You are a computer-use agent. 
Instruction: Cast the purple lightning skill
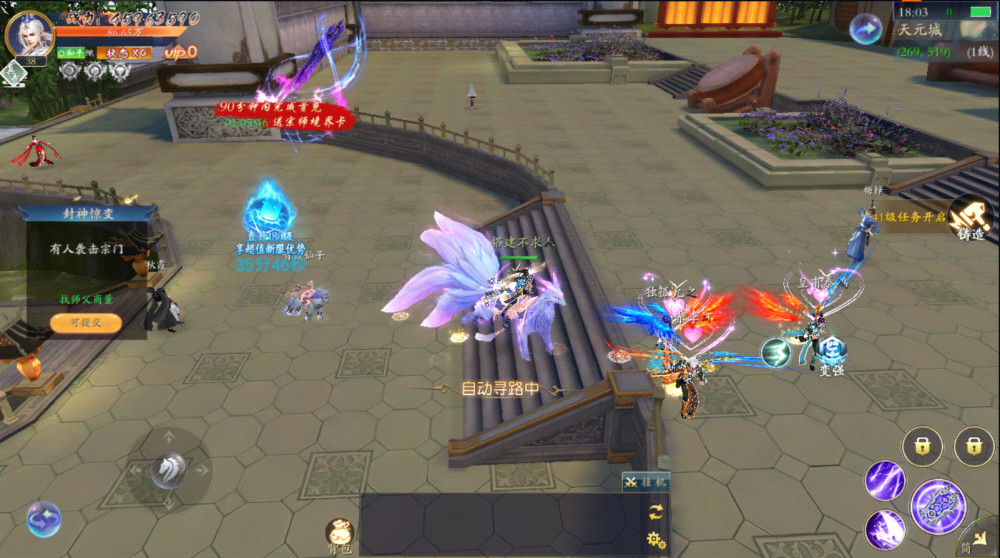pos(885,479)
